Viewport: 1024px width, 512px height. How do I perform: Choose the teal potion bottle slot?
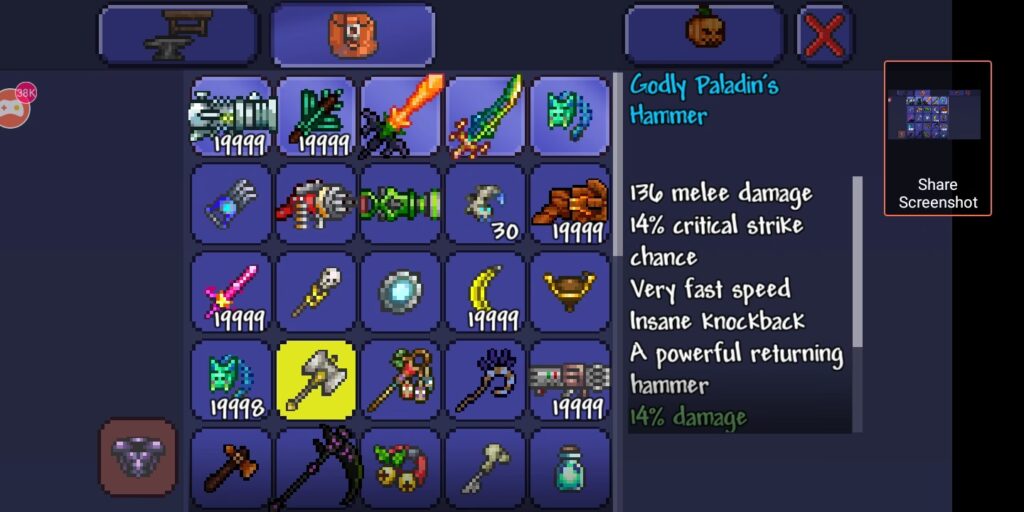click(570, 468)
